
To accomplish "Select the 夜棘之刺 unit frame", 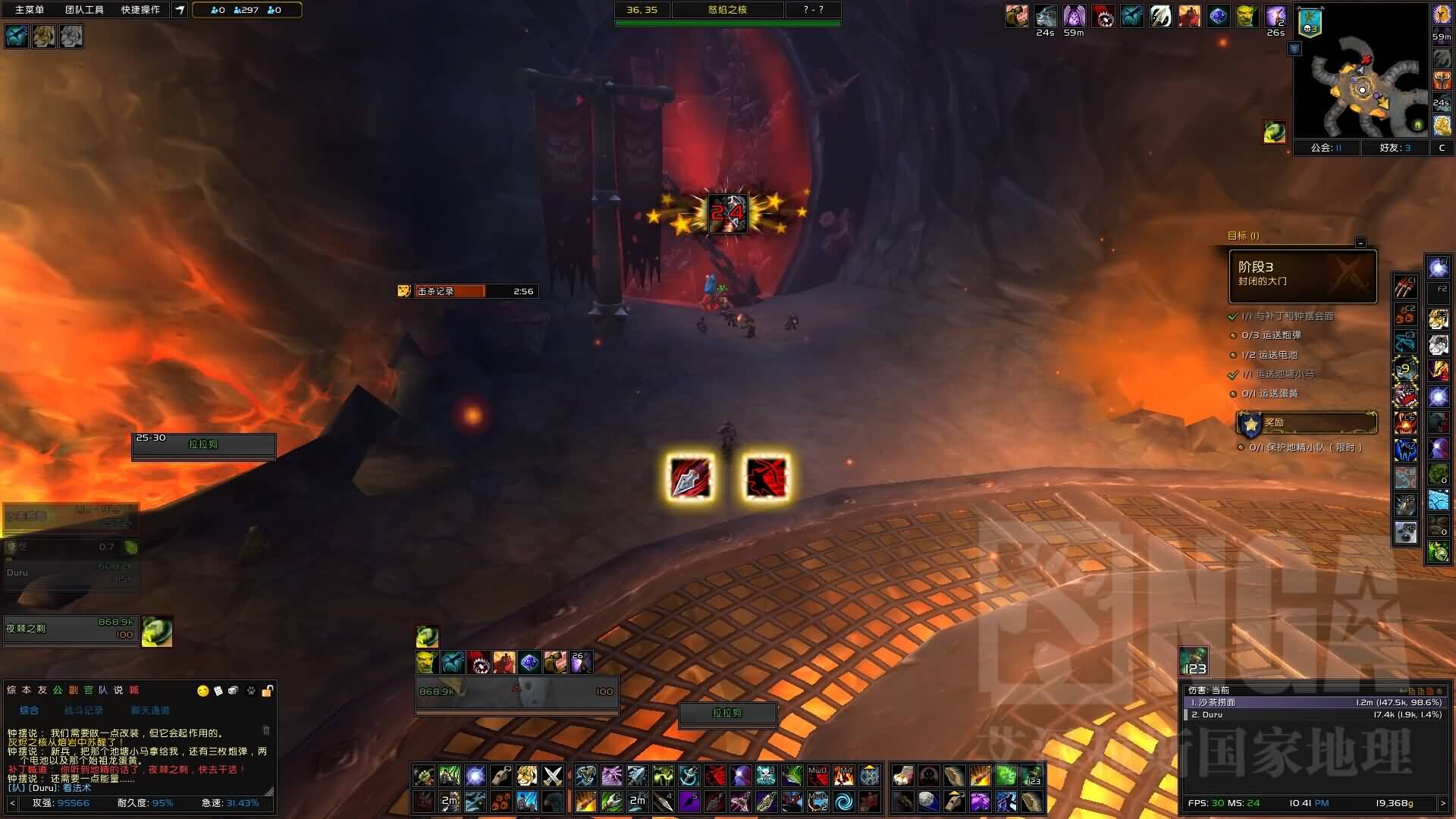I will coord(71,629).
